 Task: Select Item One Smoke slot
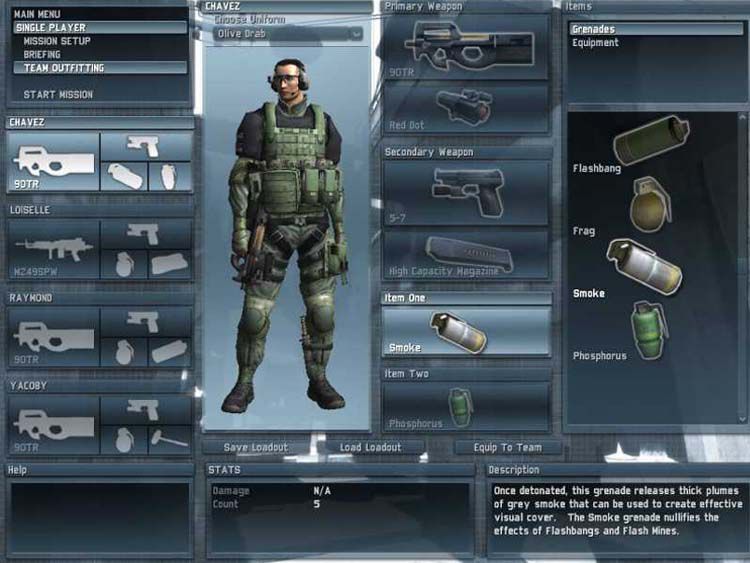point(466,331)
